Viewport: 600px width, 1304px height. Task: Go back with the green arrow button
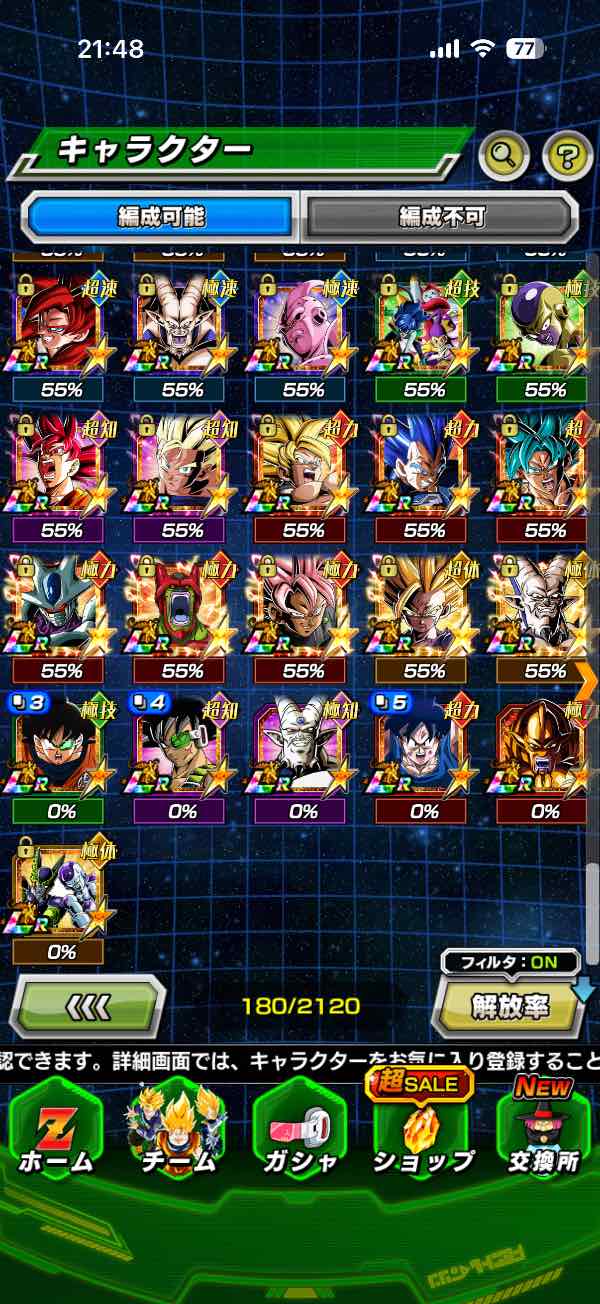point(87,1005)
